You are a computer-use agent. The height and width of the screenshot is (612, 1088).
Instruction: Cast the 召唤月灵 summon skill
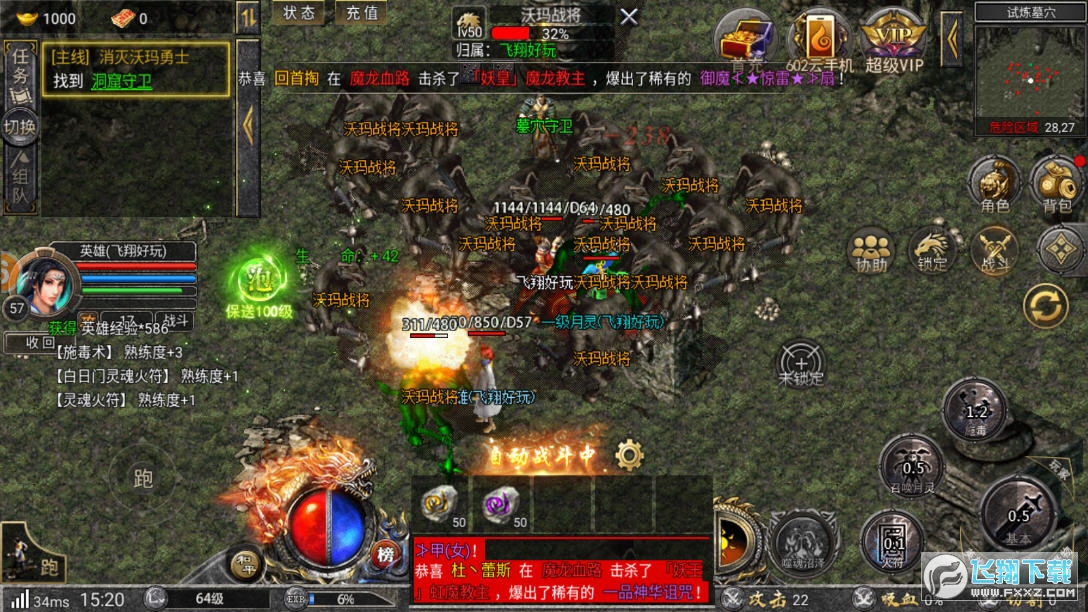912,465
